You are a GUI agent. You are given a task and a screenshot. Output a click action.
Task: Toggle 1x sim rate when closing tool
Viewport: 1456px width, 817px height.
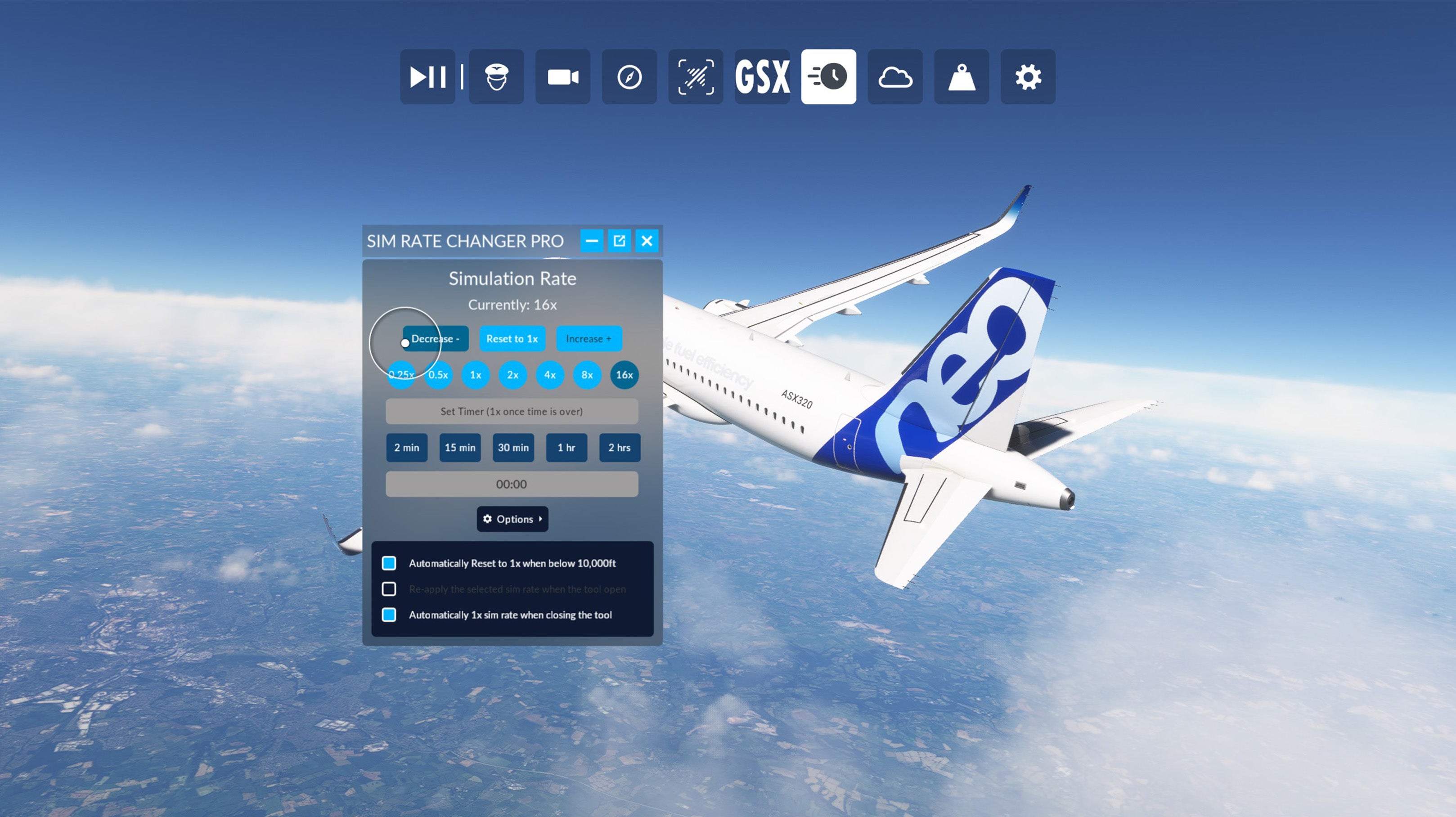point(389,615)
